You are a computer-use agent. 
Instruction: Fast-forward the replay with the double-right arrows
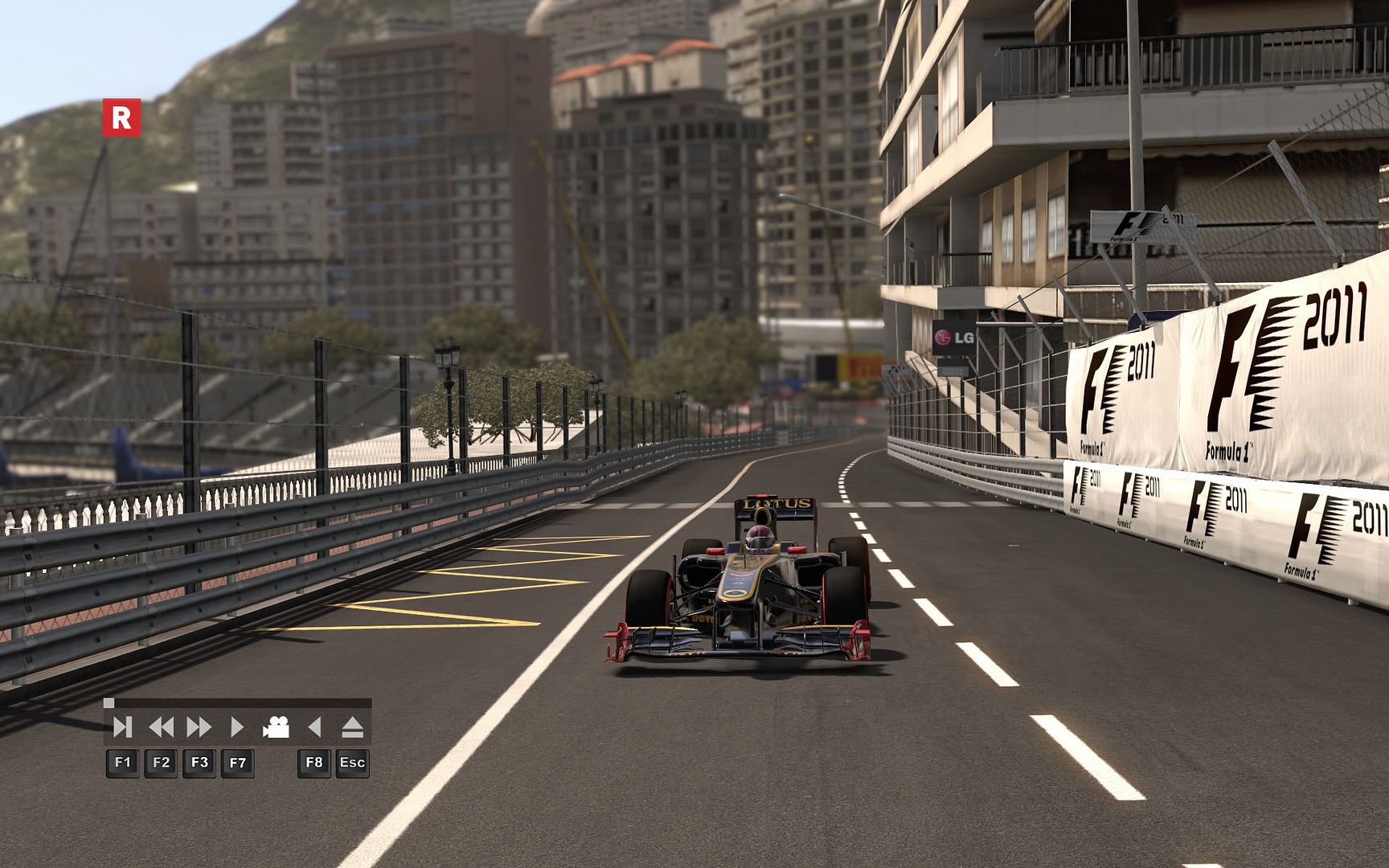point(199,727)
